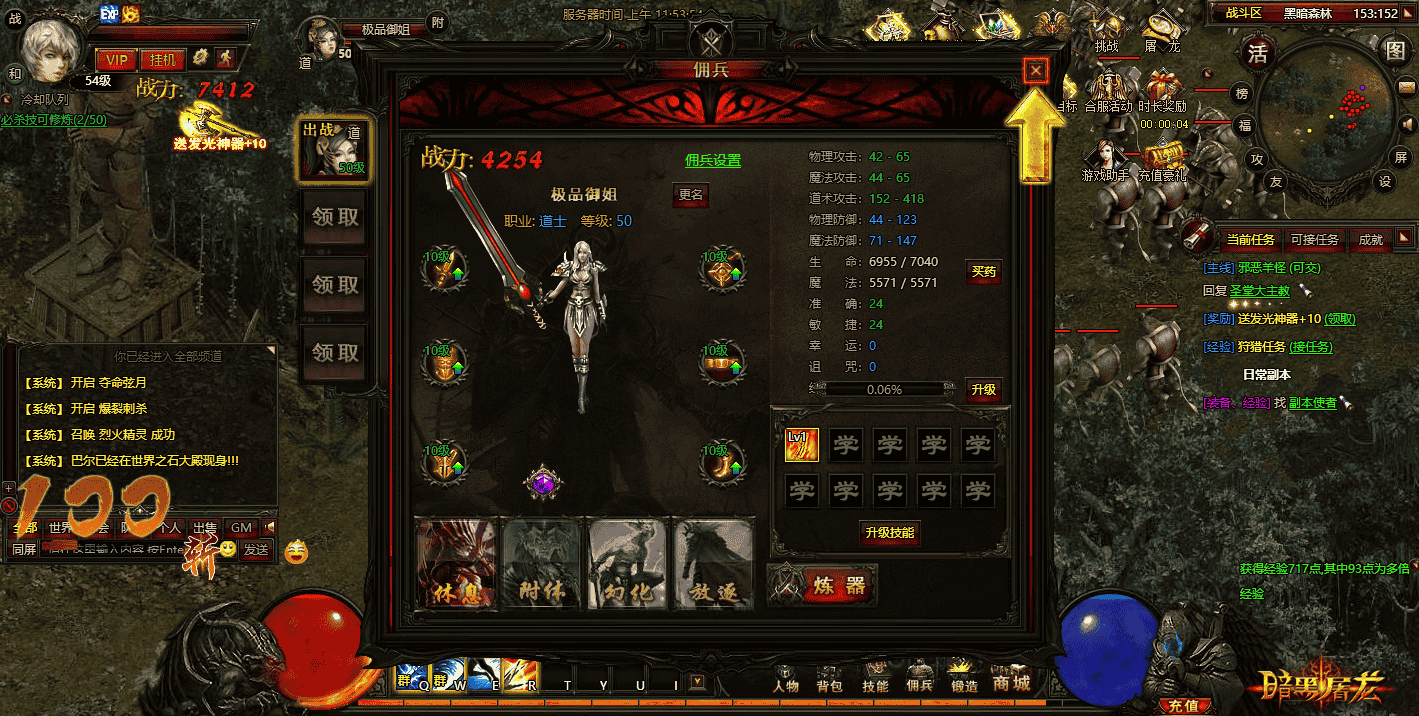This screenshot has width=1419, height=716.
Task: Choose the 放逐 banish option
Action: [x=711, y=562]
